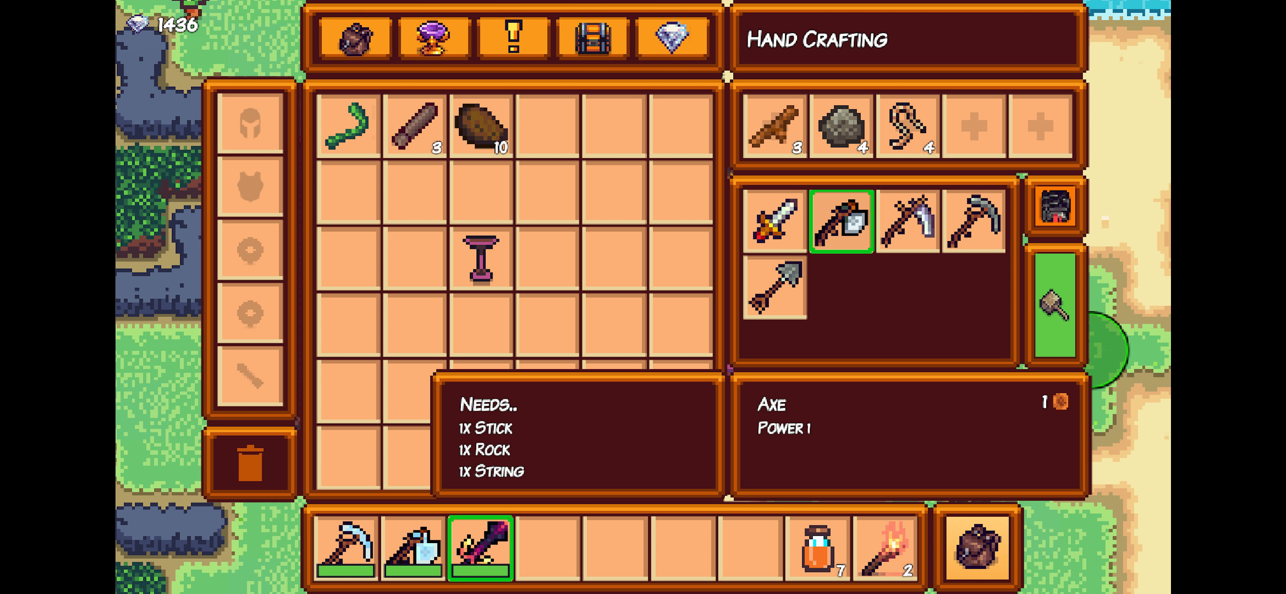Pick the brown item stack of 10

click(481, 126)
